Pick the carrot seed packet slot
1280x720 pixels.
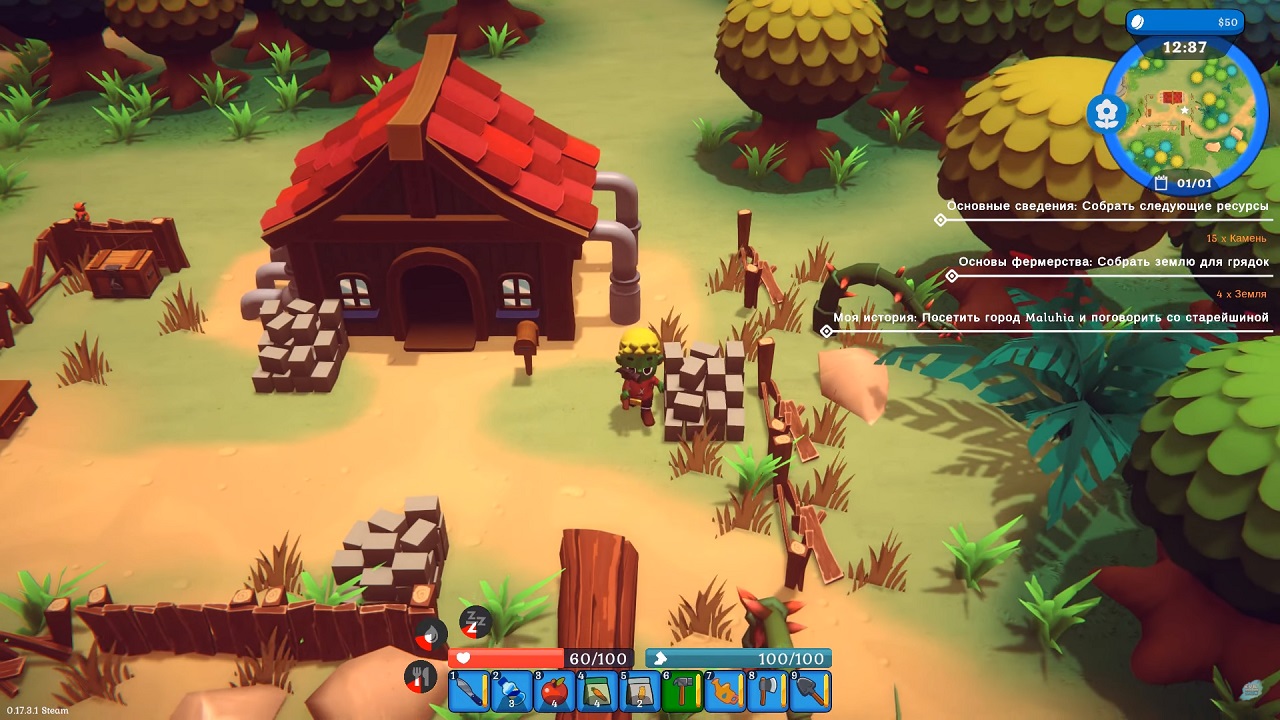pyautogui.click(x=597, y=691)
